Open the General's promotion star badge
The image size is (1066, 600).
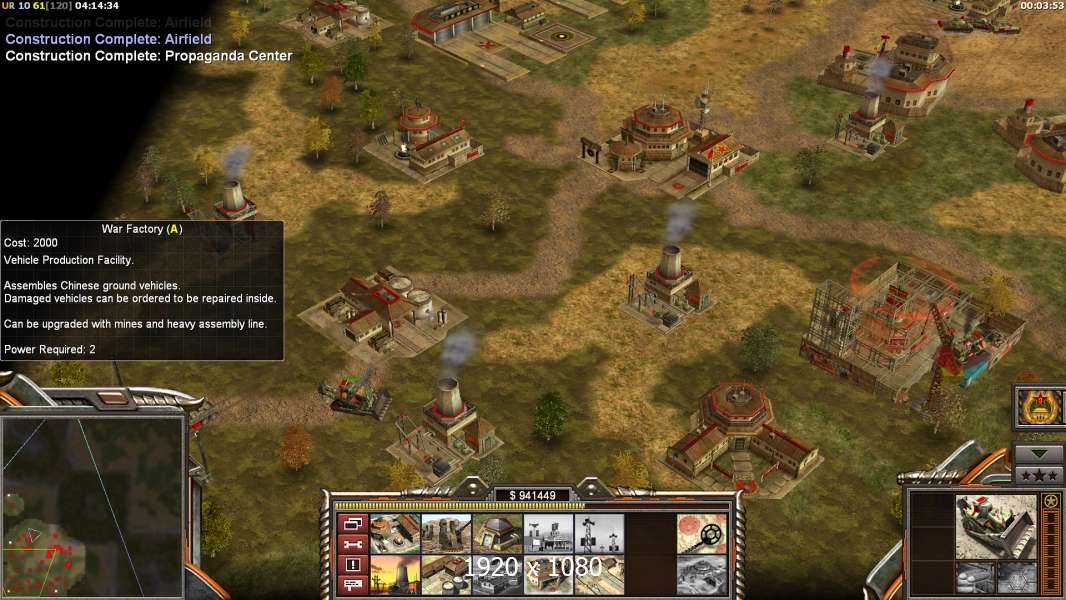coord(1039,407)
